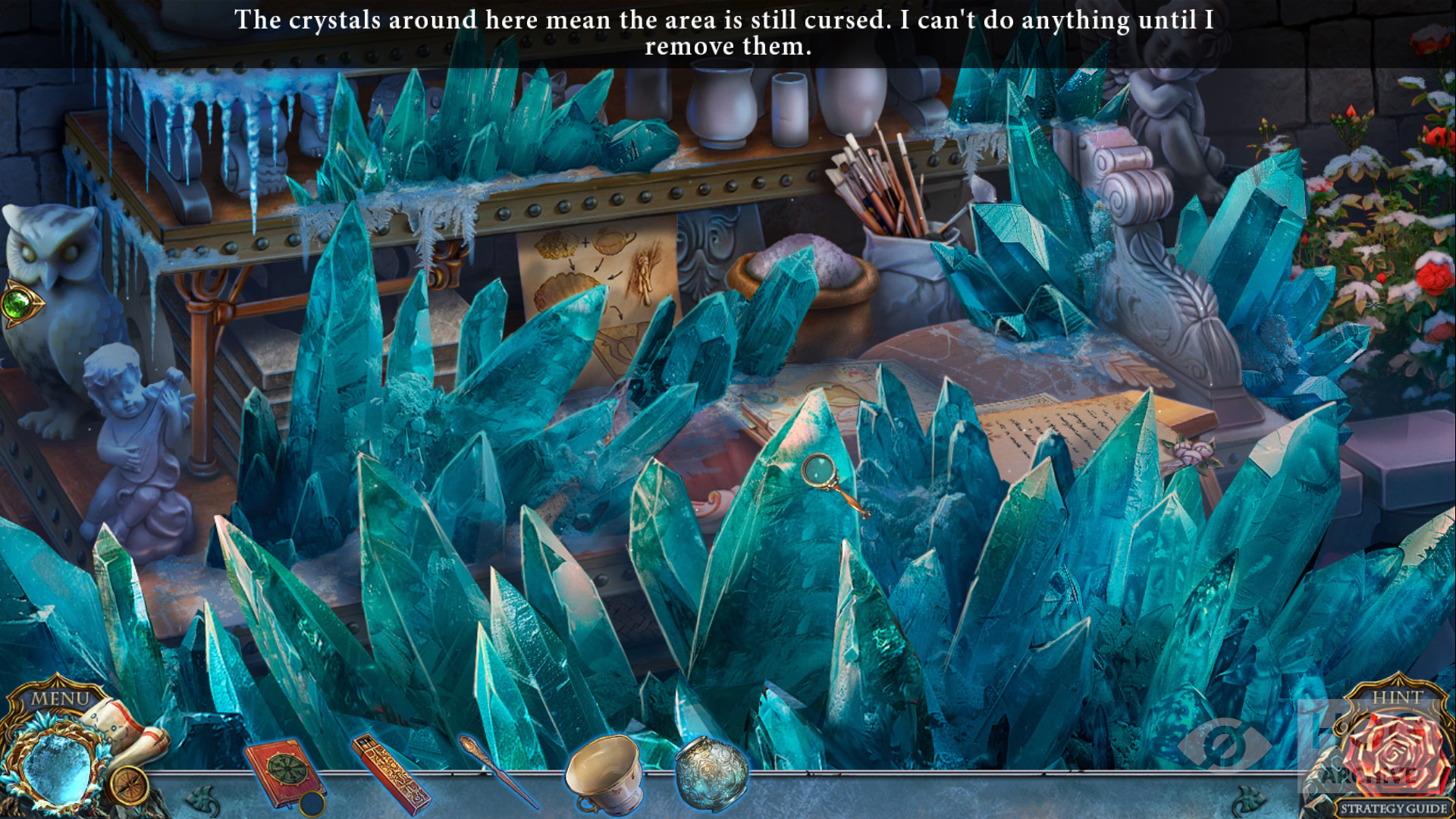Open the Strategy Guide
This screenshot has height=819, width=1456.
coord(1394,808)
